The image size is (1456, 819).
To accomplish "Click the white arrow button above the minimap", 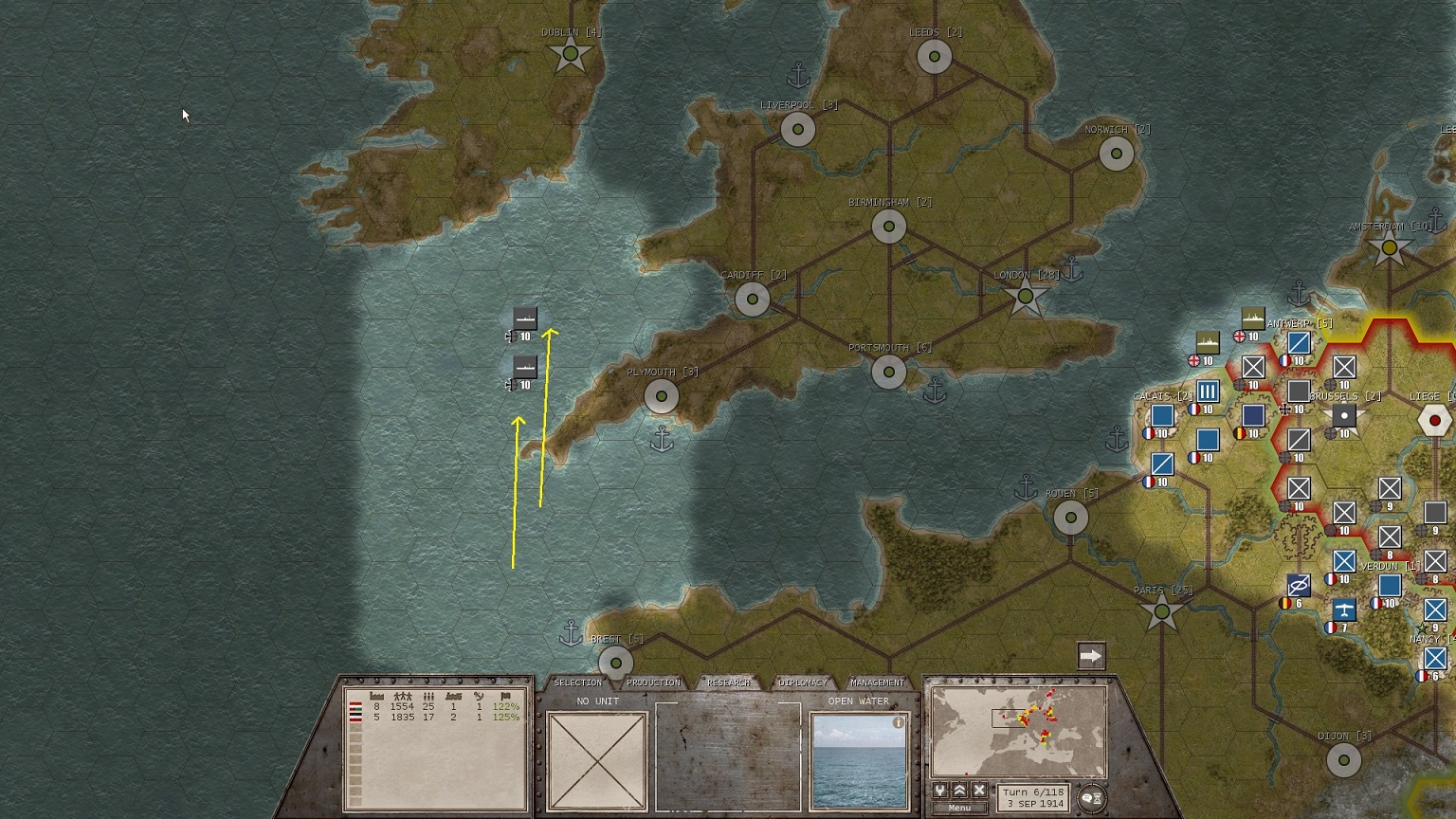I will point(1091,656).
